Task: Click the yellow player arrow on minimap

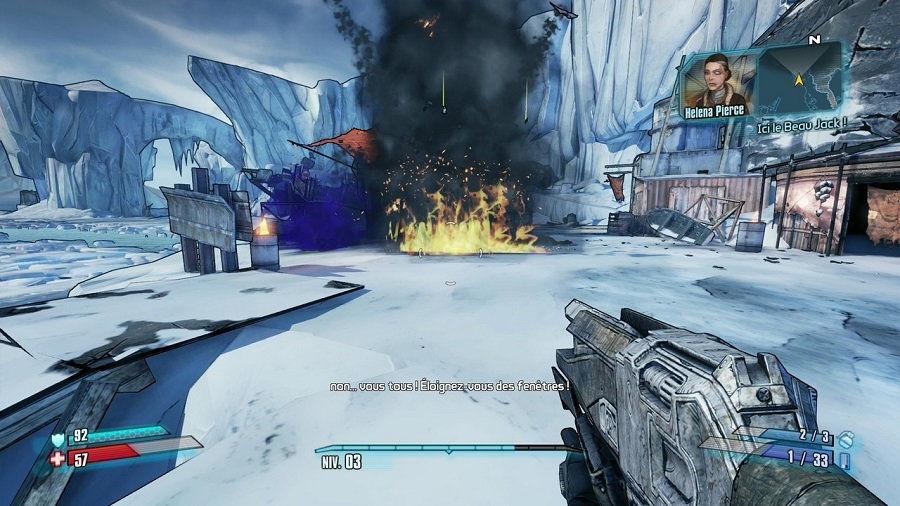Action: pos(800,78)
